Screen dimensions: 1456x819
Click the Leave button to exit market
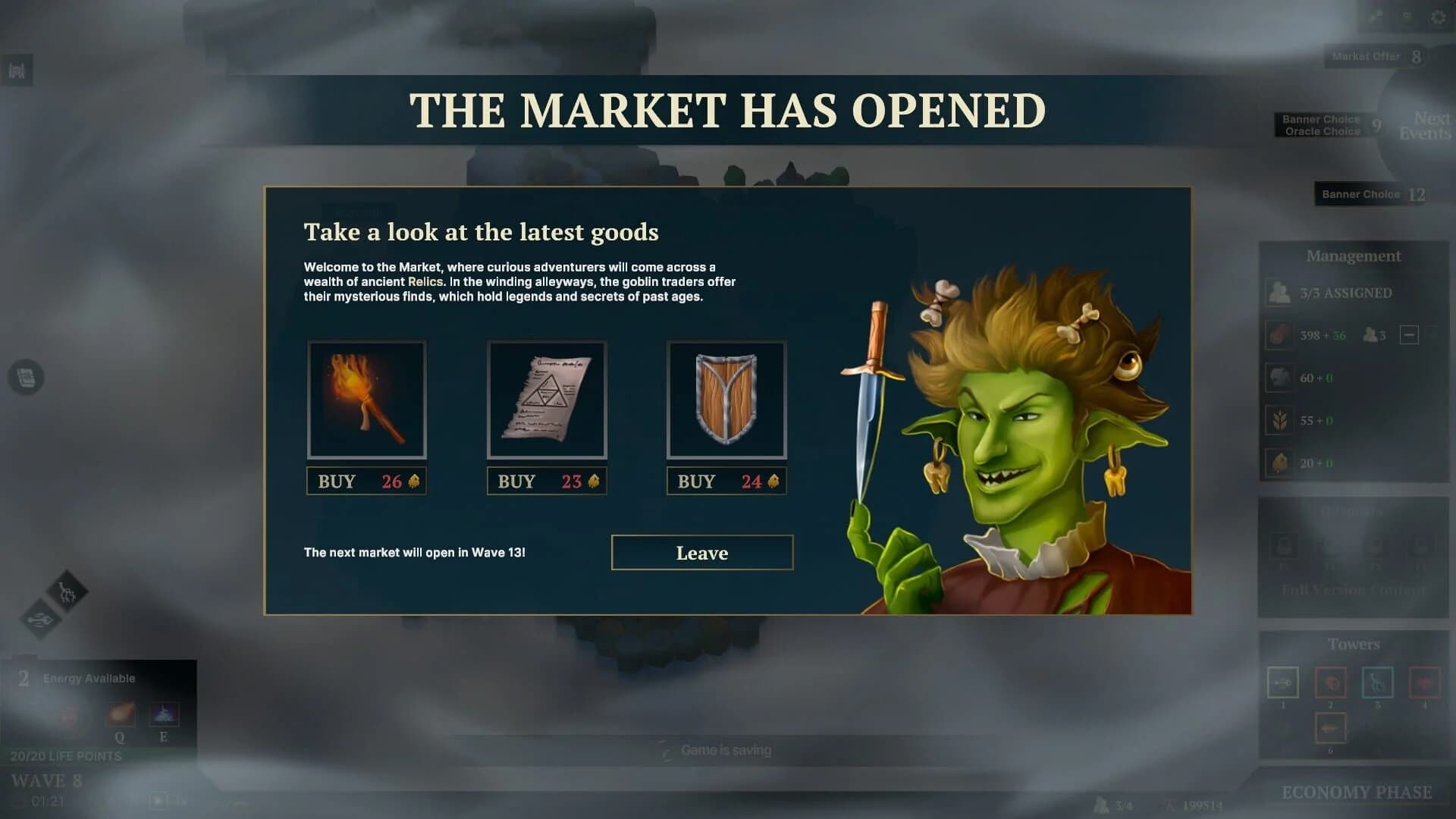(x=701, y=553)
